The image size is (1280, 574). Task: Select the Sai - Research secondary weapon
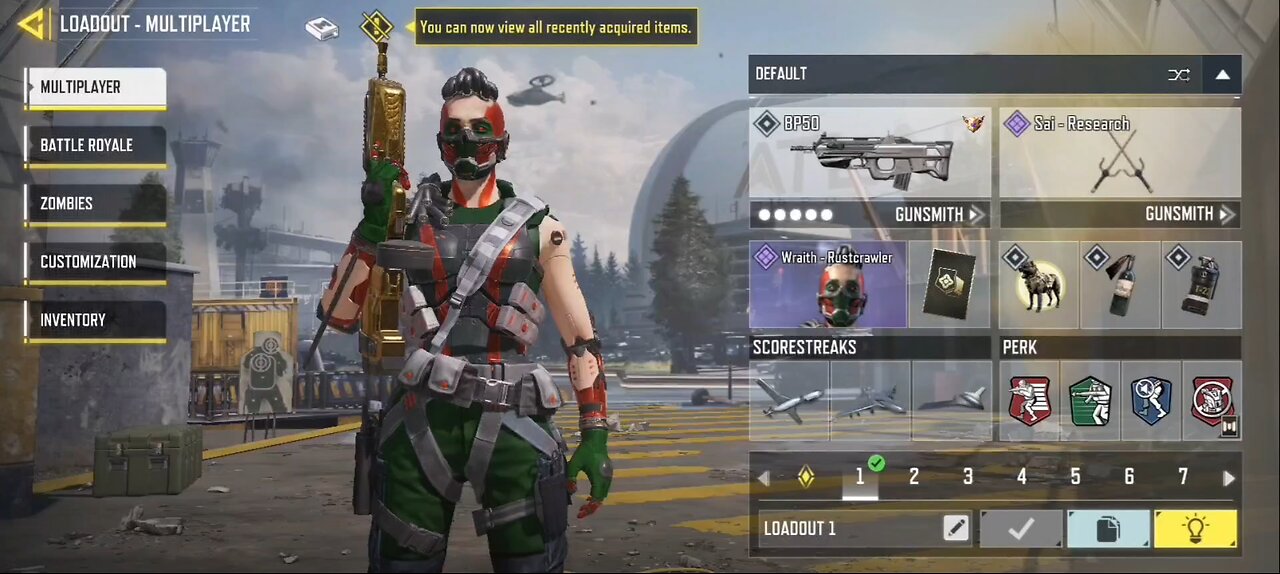pyautogui.click(x=1120, y=153)
